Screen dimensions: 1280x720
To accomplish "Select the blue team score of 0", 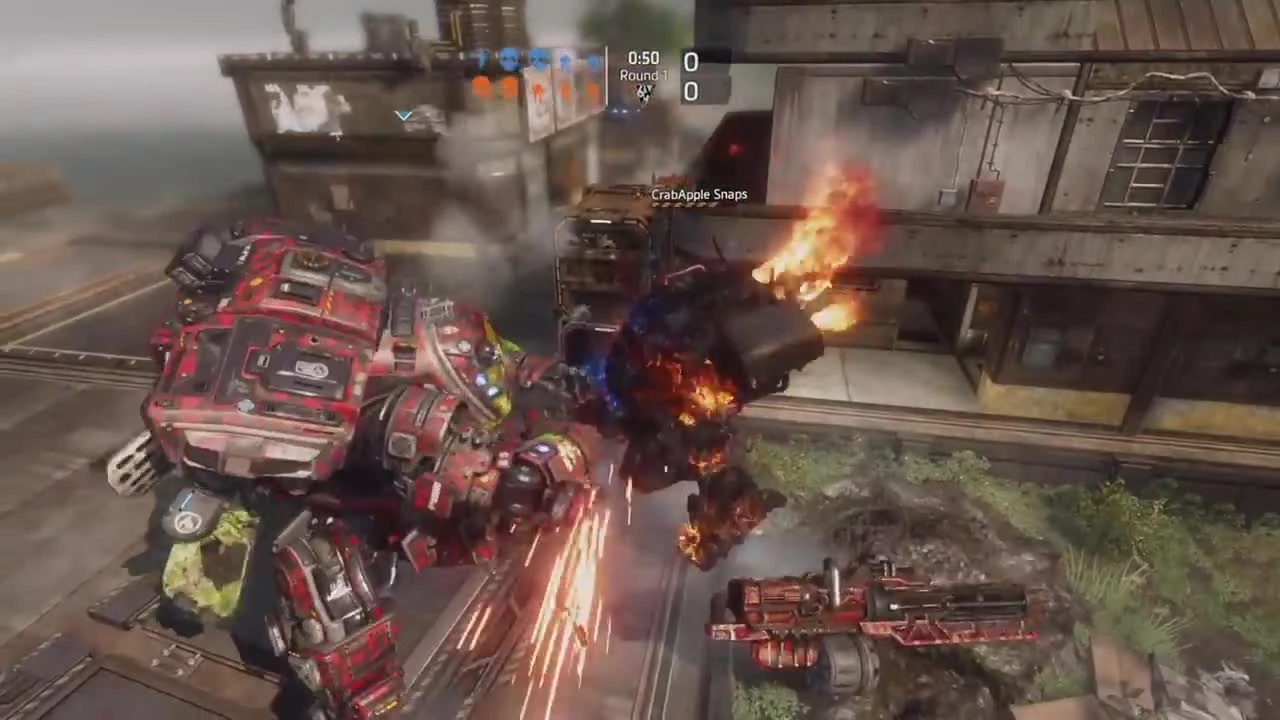I will [690, 62].
